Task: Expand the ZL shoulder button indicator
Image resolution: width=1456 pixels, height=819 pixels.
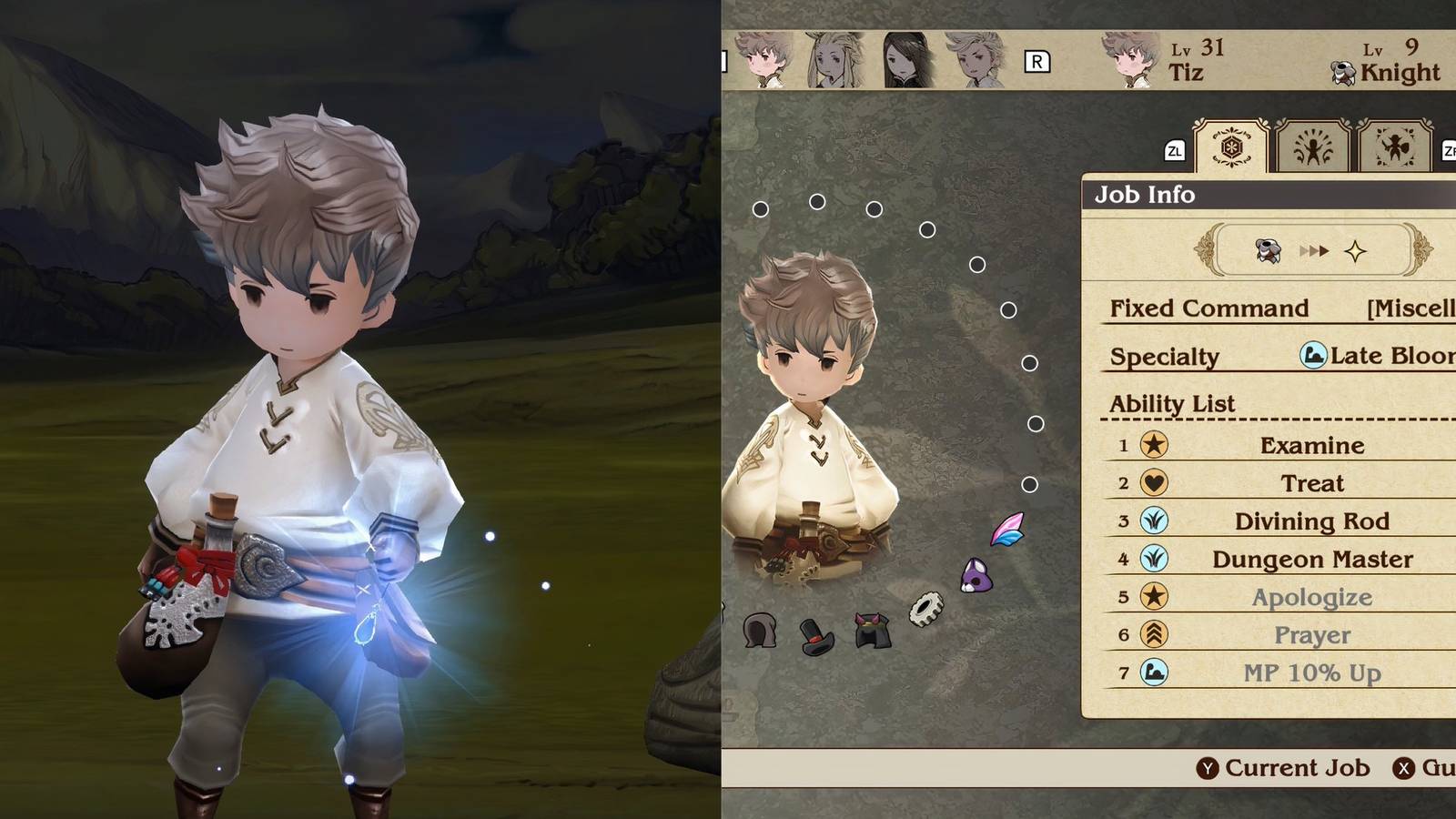Action: click(x=1175, y=150)
